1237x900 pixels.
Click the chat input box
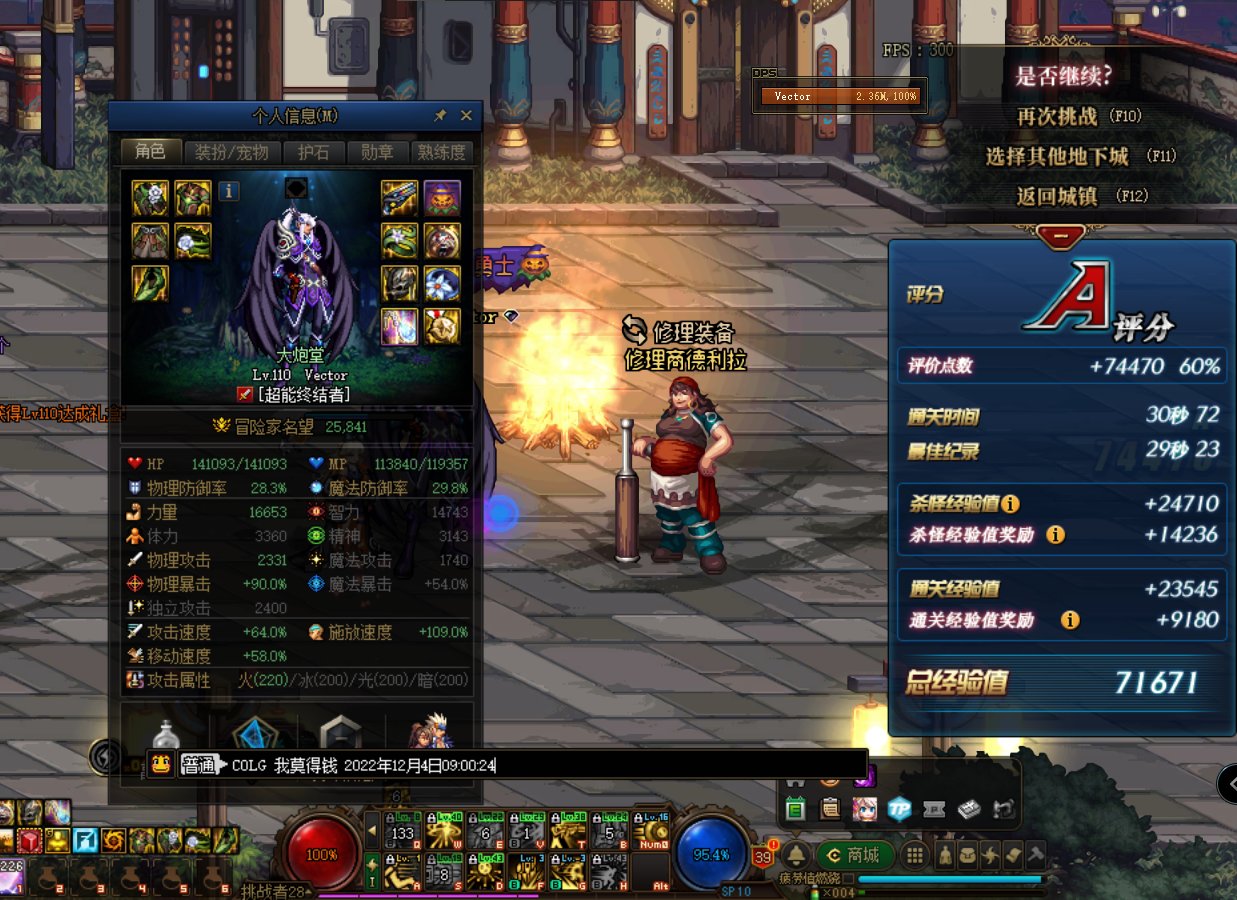[x=680, y=765]
